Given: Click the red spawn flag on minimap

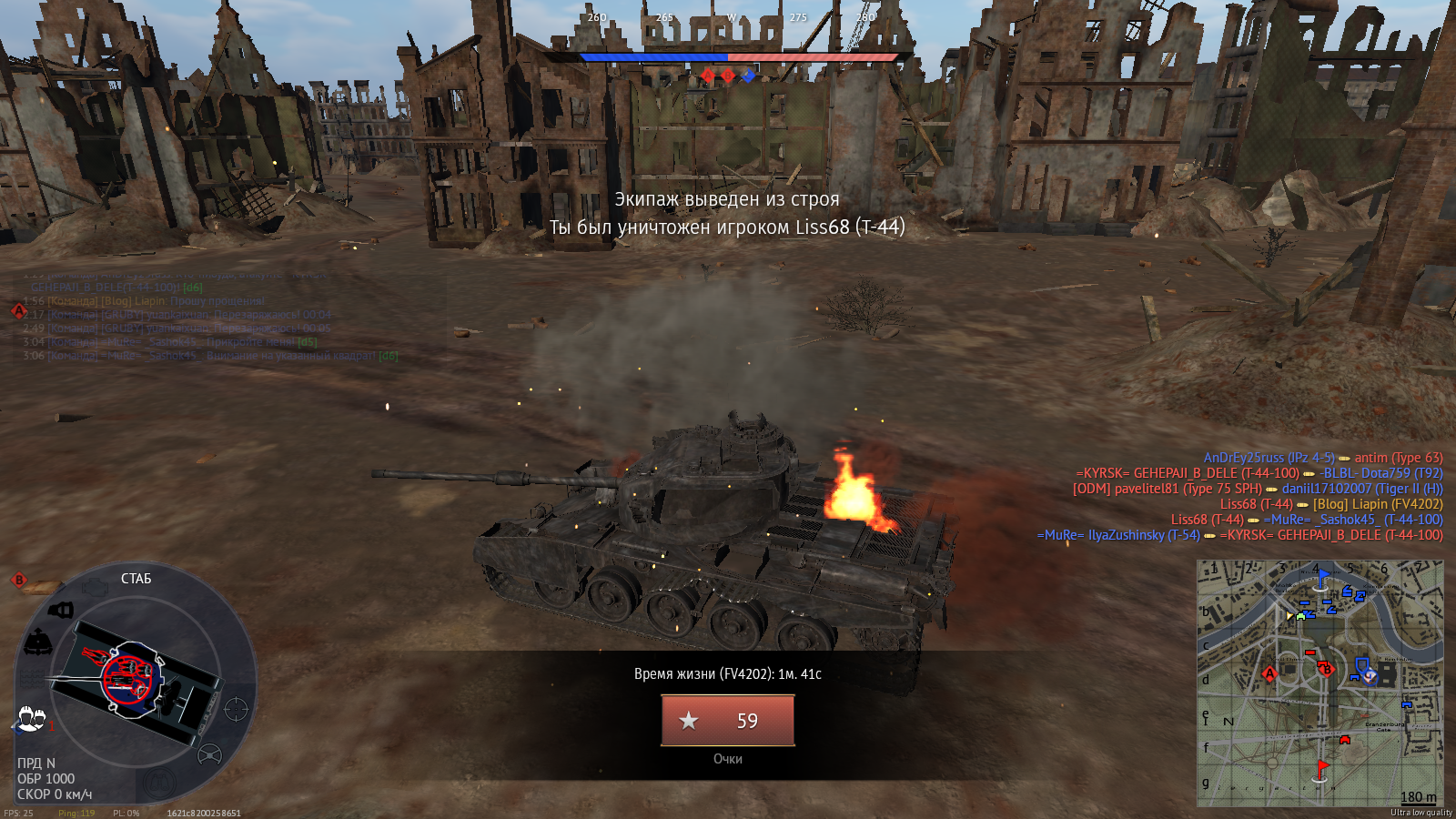Looking at the screenshot, I should pyautogui.click(x=1322, y=769).
